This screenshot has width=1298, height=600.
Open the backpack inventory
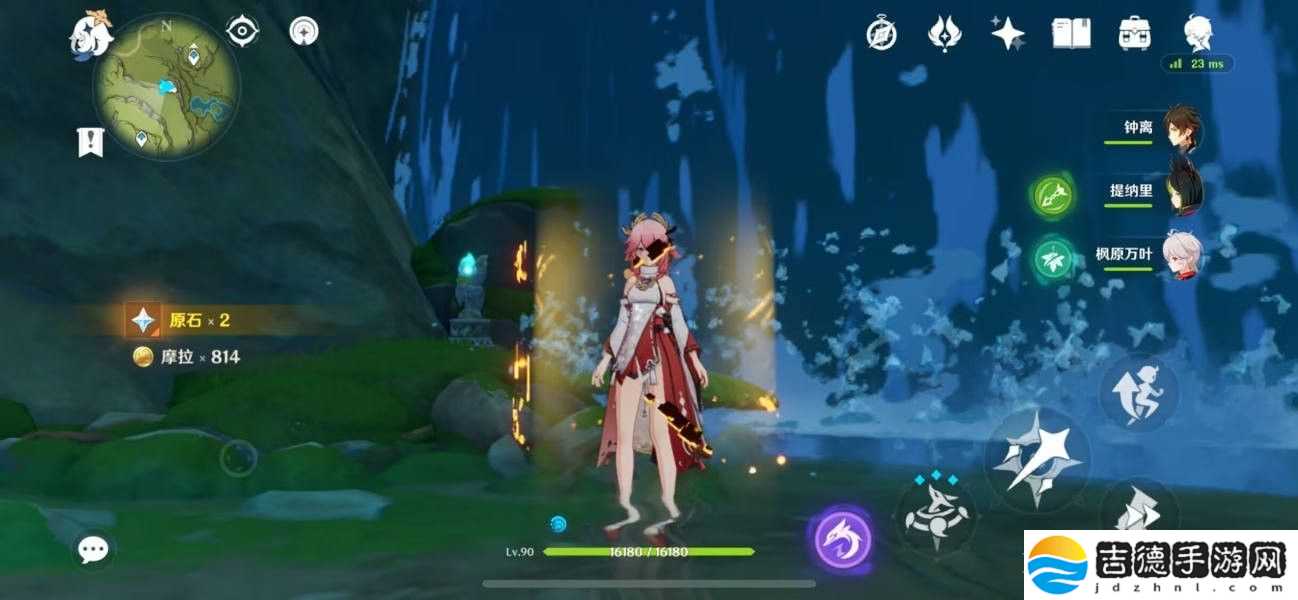point(1134,33)
